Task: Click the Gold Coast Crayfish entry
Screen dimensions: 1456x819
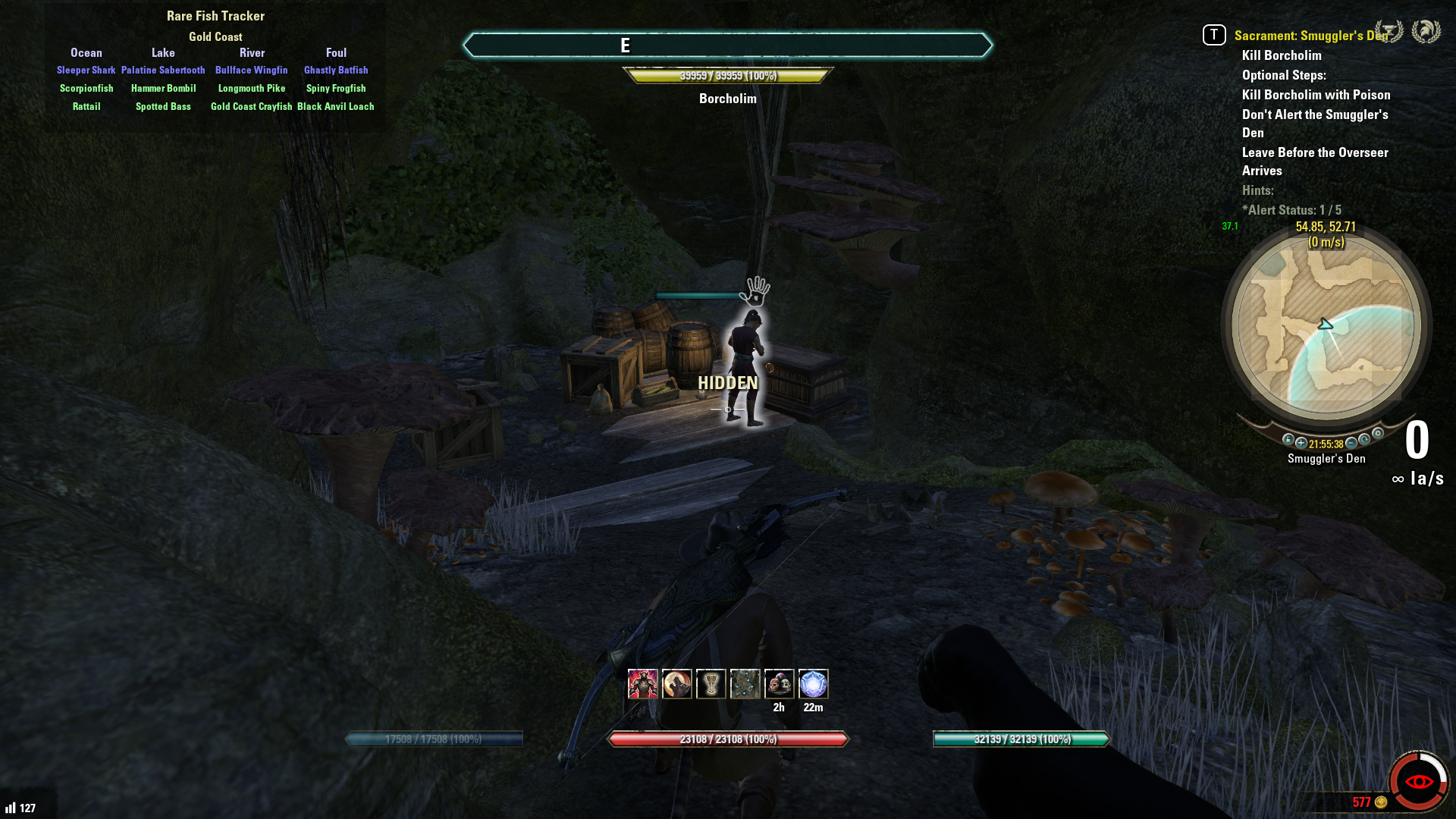Action: (x=251, y=107)
